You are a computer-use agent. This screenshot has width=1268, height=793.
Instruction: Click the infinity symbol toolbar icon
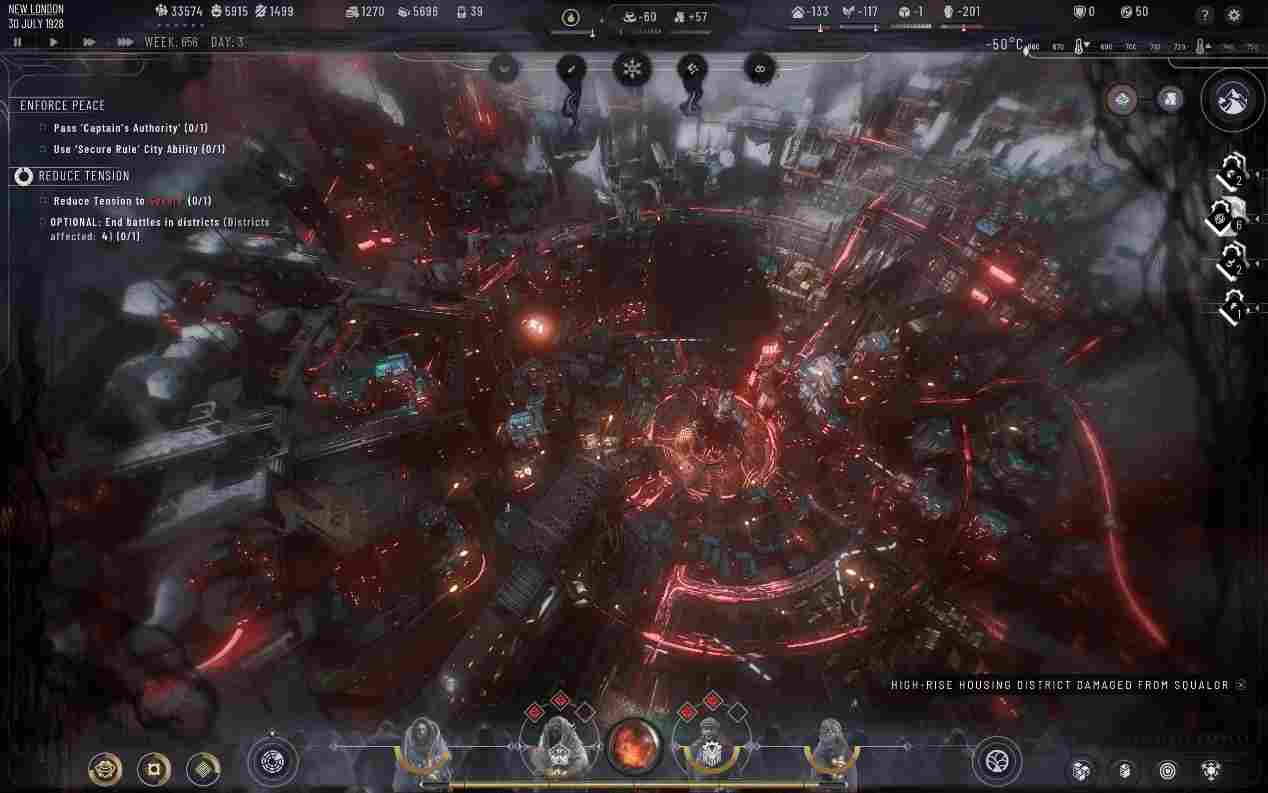click(x=760, y=69)
